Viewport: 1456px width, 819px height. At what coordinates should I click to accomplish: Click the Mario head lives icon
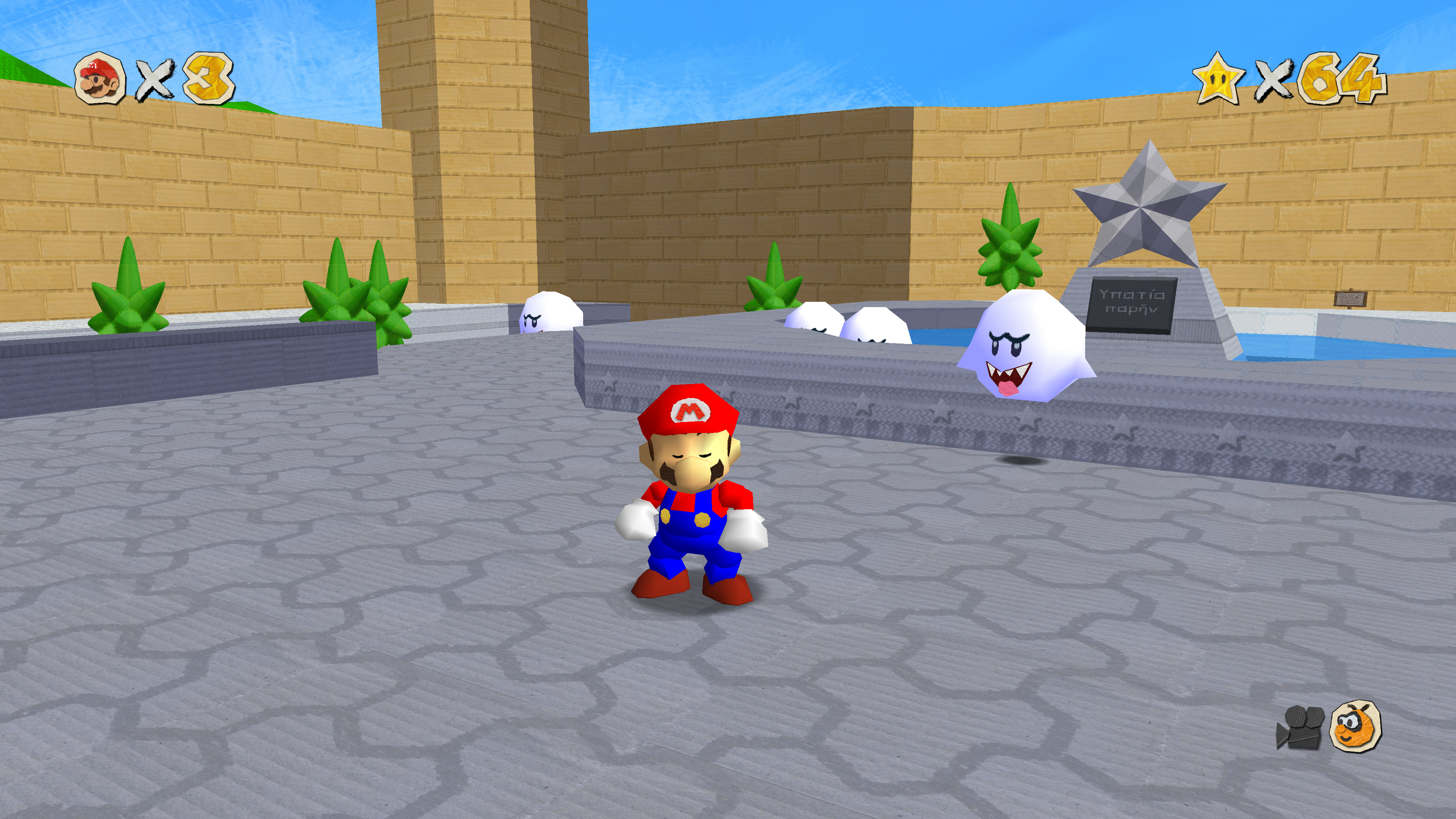[100, 78]
